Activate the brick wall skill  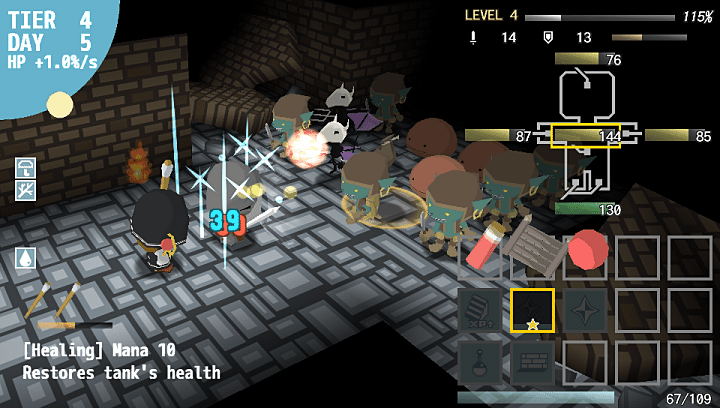pyautogui.click(x=532, y=361)
